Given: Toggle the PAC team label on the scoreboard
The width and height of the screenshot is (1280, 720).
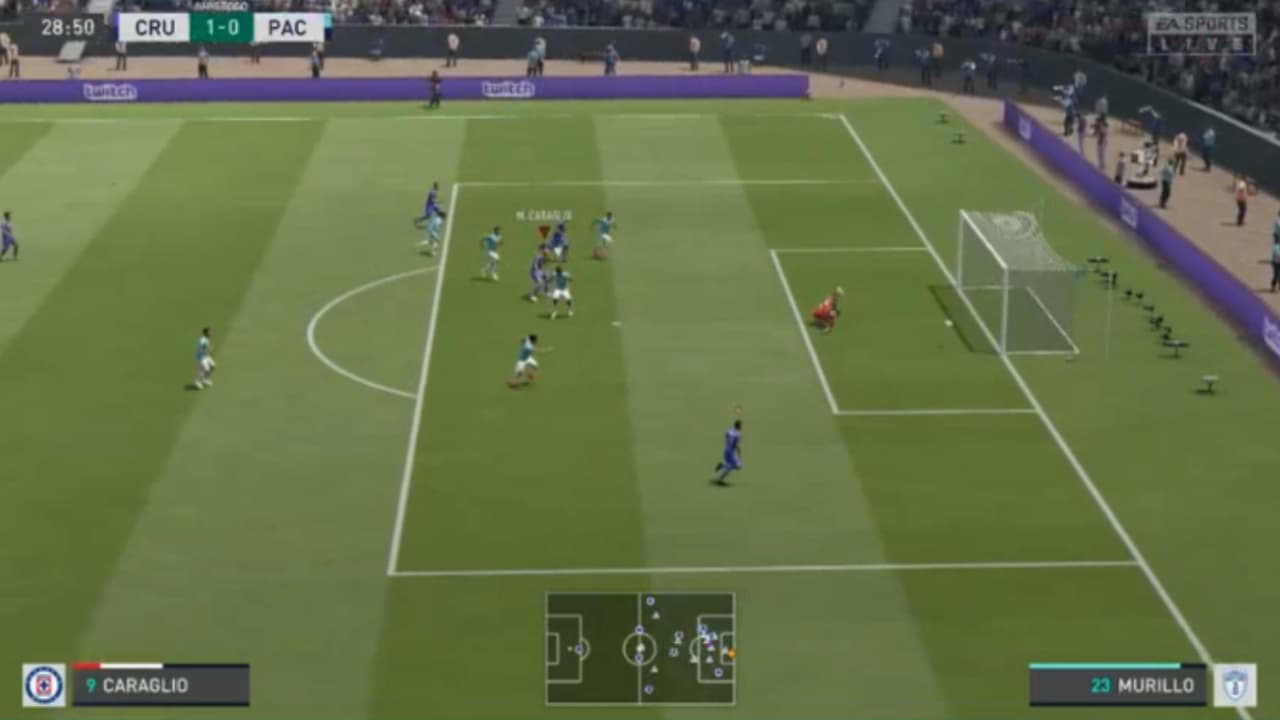Looking at the screenshot, I should coord(288,27).
